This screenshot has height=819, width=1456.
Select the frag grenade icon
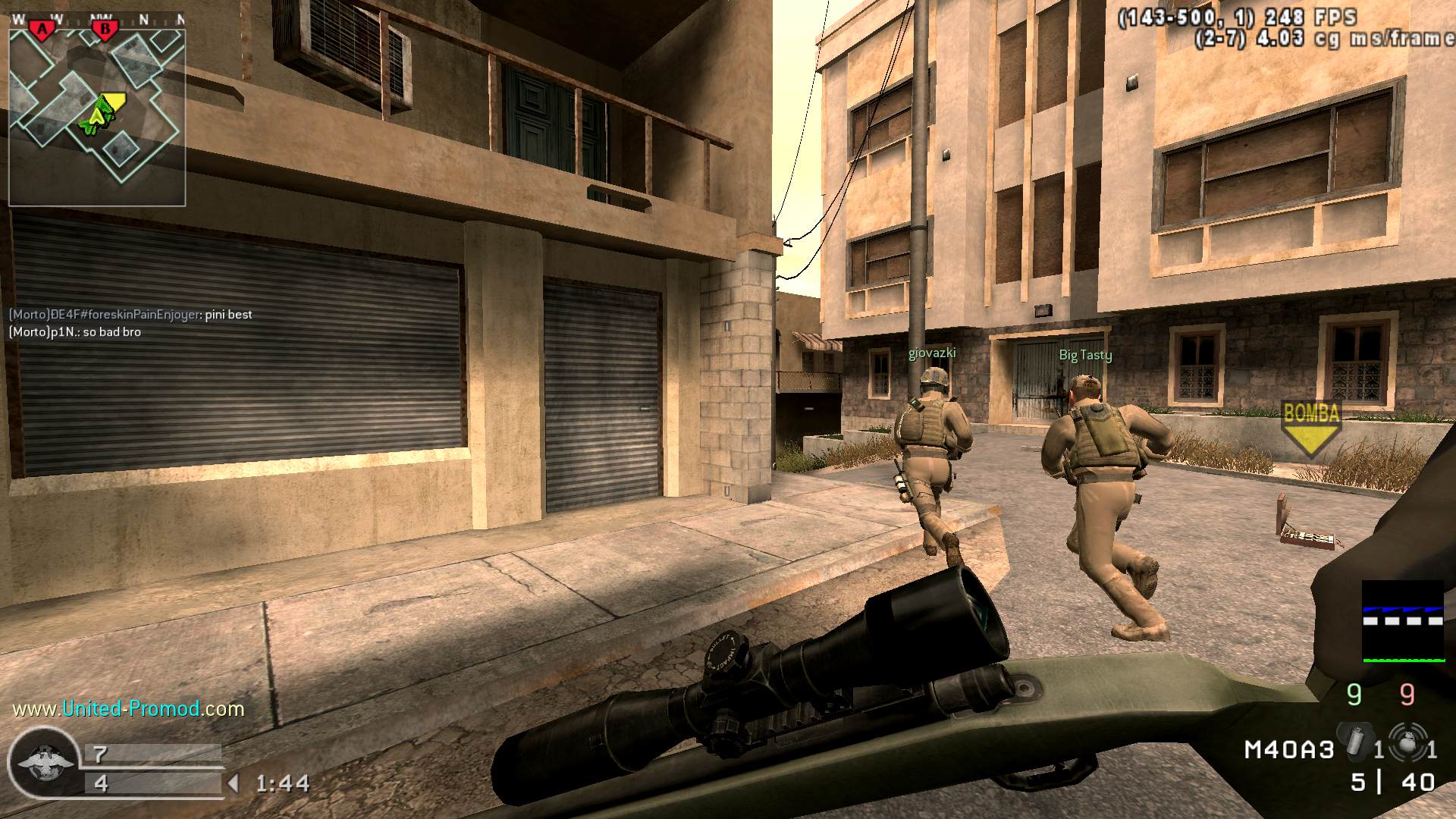1407,742
